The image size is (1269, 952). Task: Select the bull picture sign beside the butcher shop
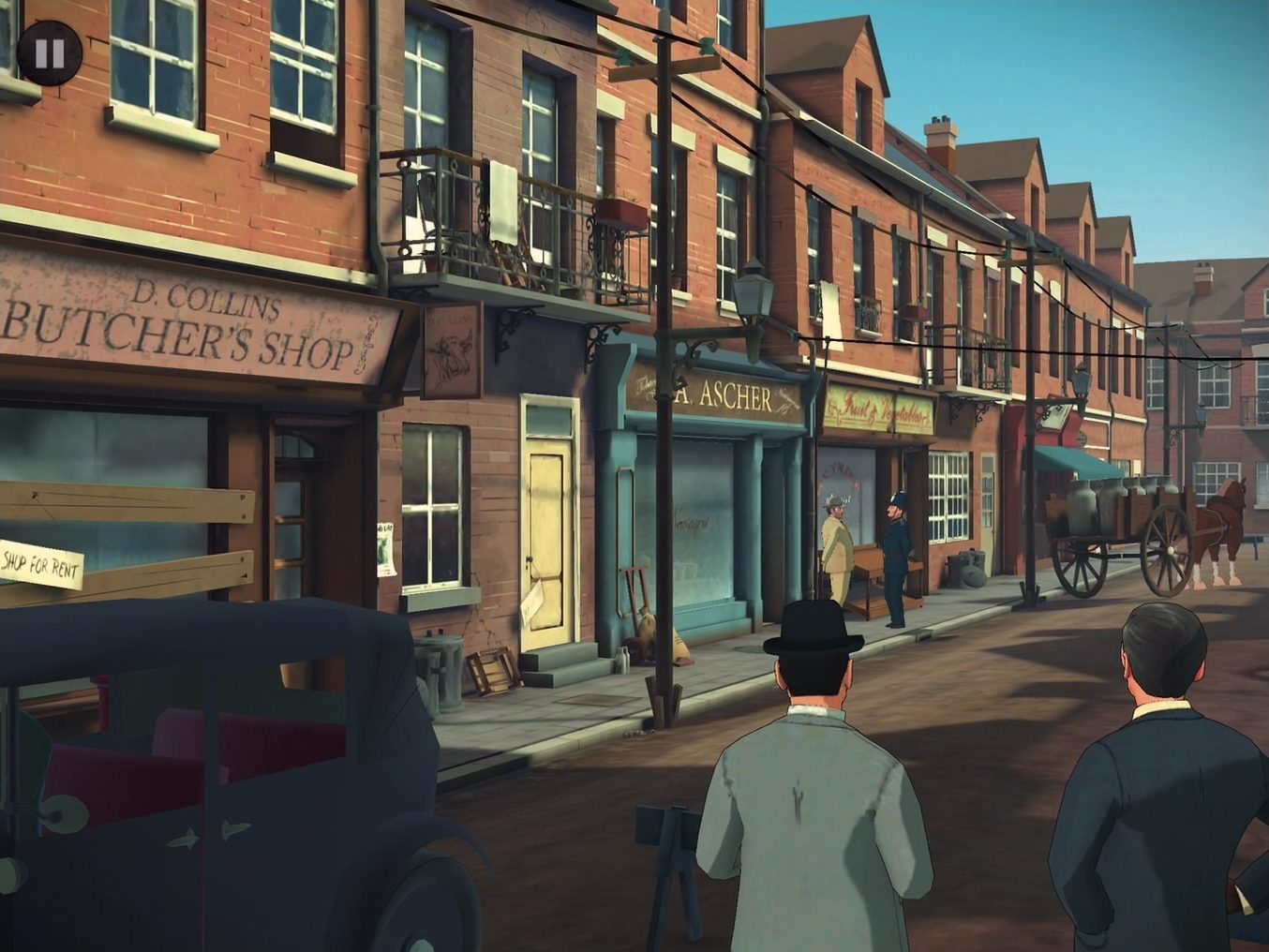[x=450, y=349]
